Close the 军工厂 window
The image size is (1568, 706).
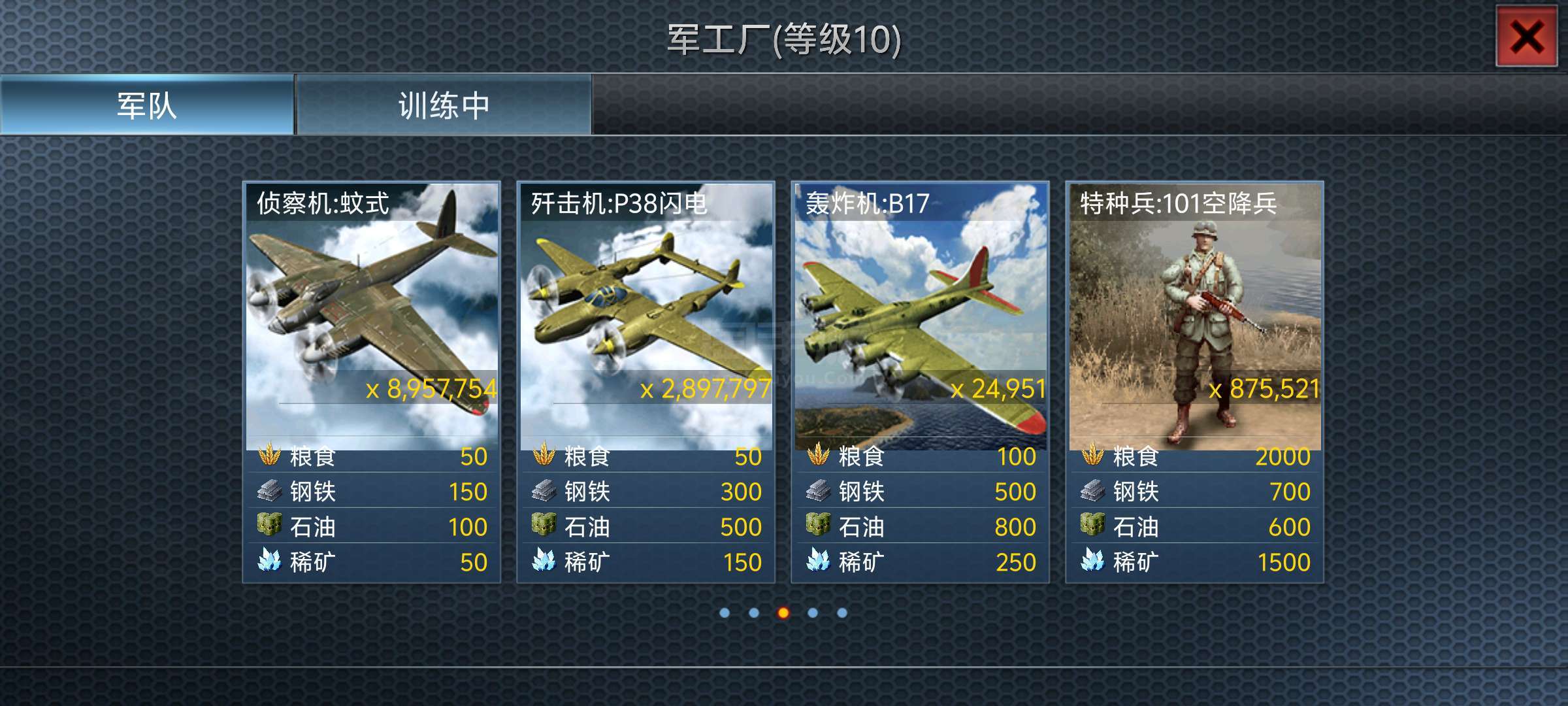coord(1526,37)
